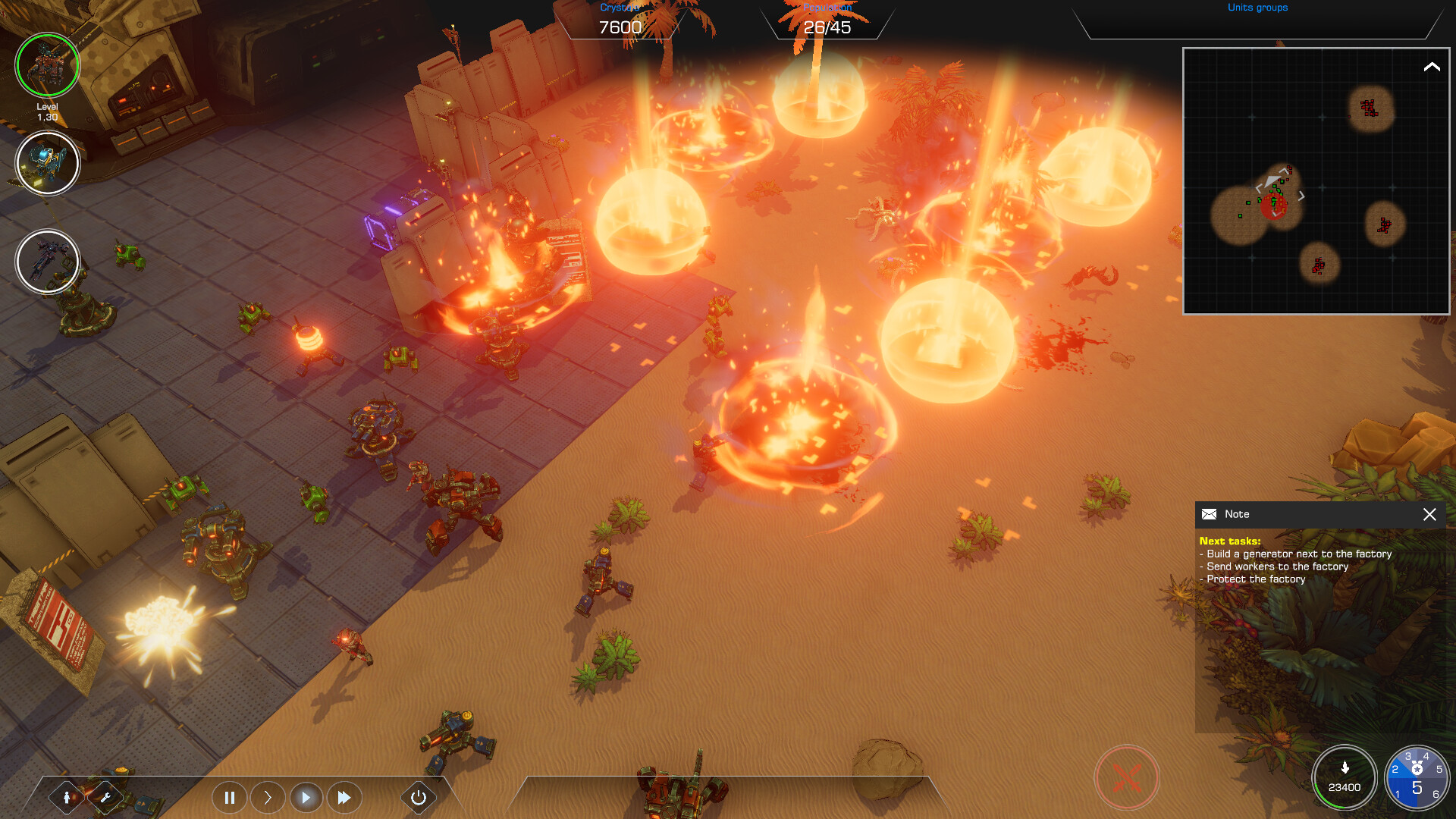
Task: Expand the Units groups panel
Action: pyautogui.click(x=1258, y=8)
